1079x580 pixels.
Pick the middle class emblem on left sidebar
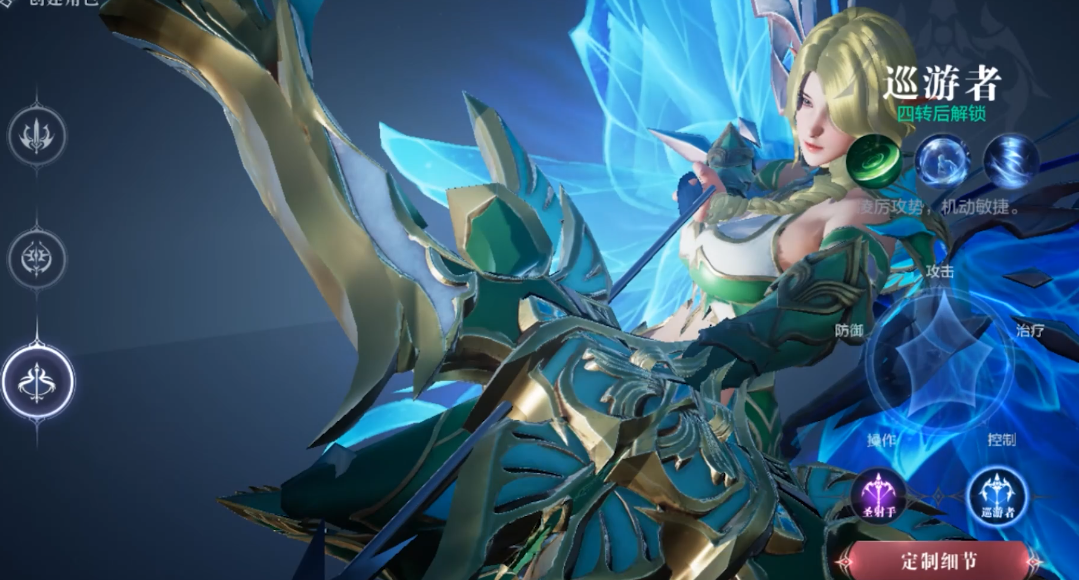[38, 258]
